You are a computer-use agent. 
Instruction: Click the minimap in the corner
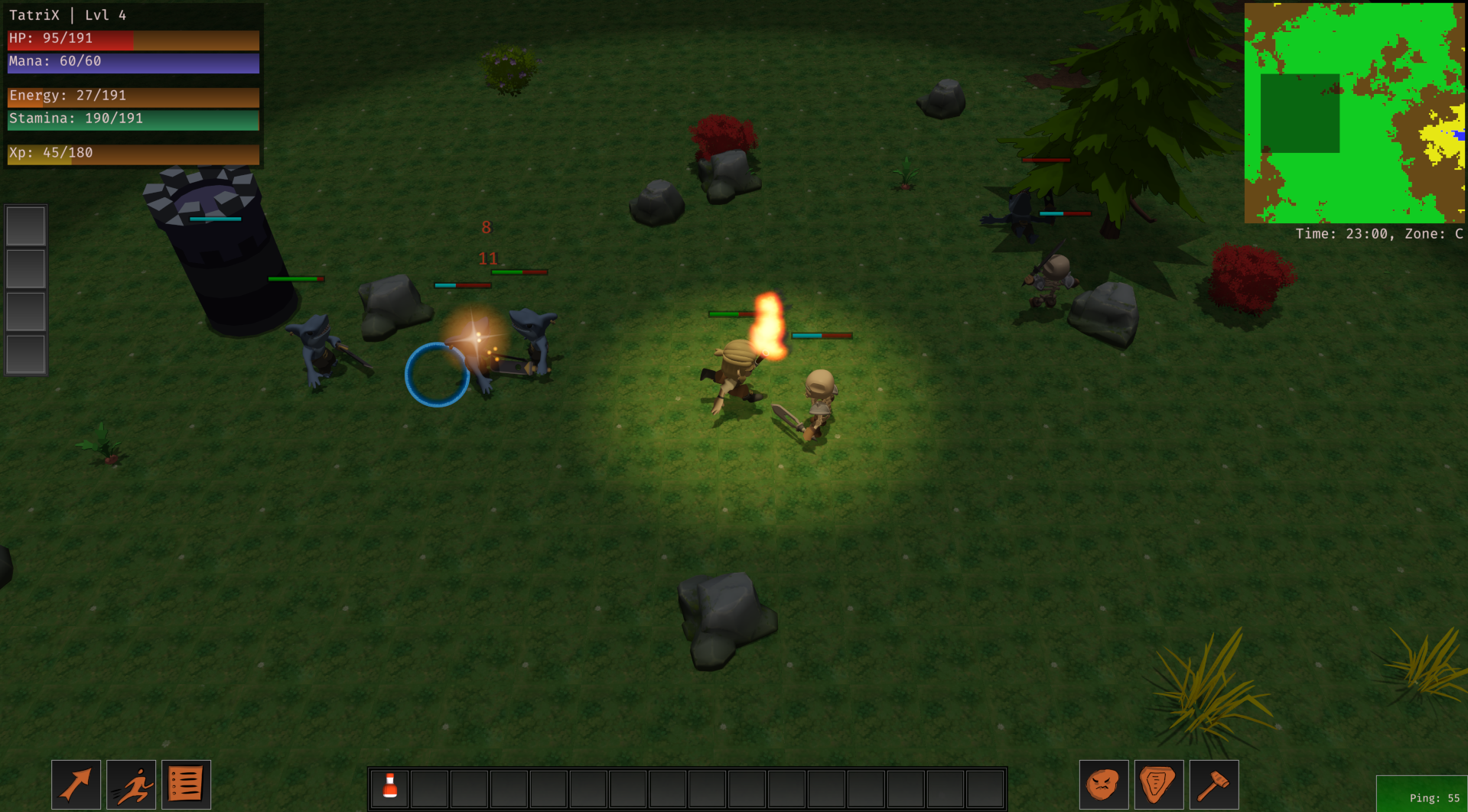tap(1354, 113)
